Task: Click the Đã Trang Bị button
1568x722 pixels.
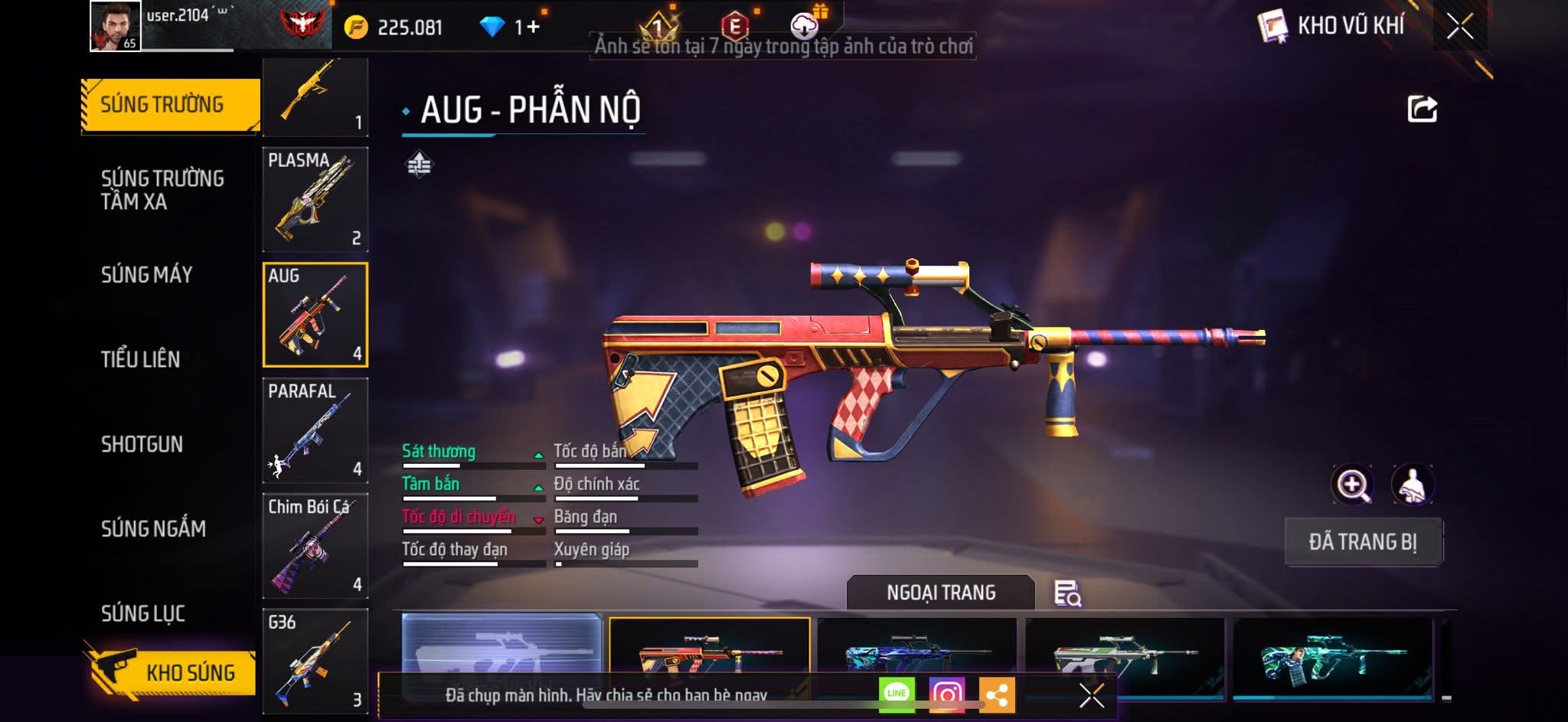Action: [1363, 542]
